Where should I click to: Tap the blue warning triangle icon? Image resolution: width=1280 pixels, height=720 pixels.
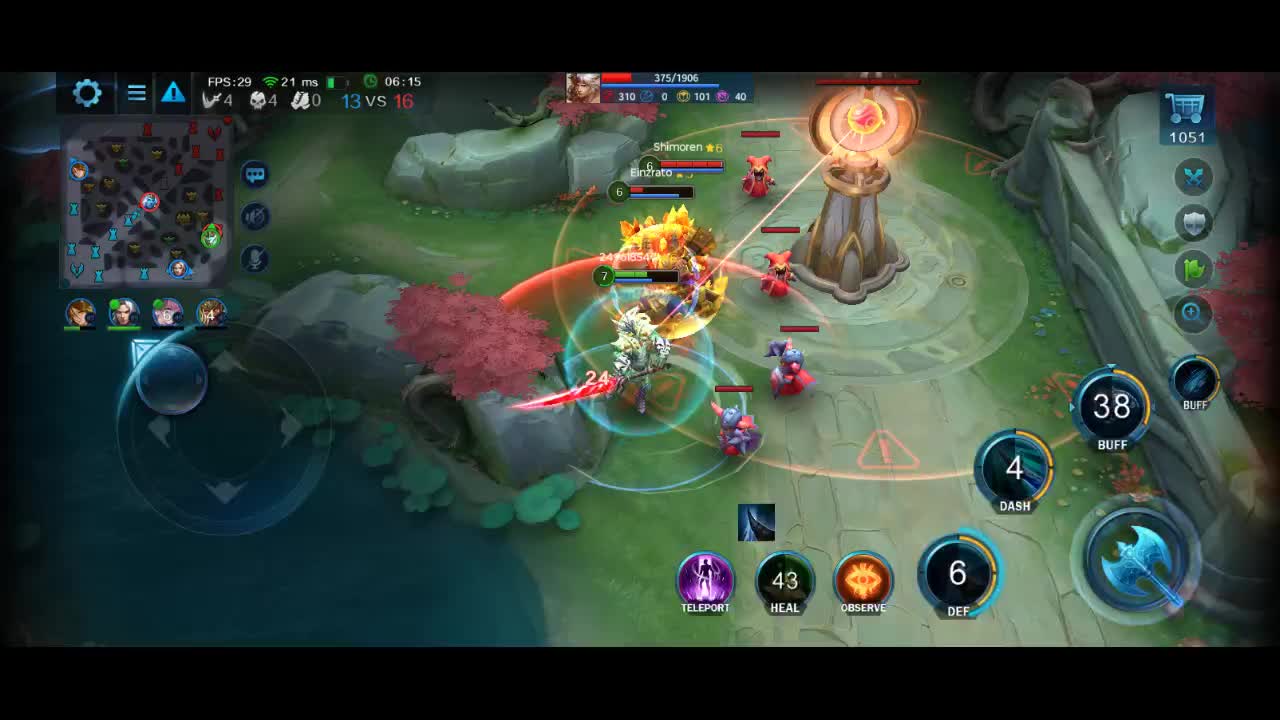tap(173, 93)
